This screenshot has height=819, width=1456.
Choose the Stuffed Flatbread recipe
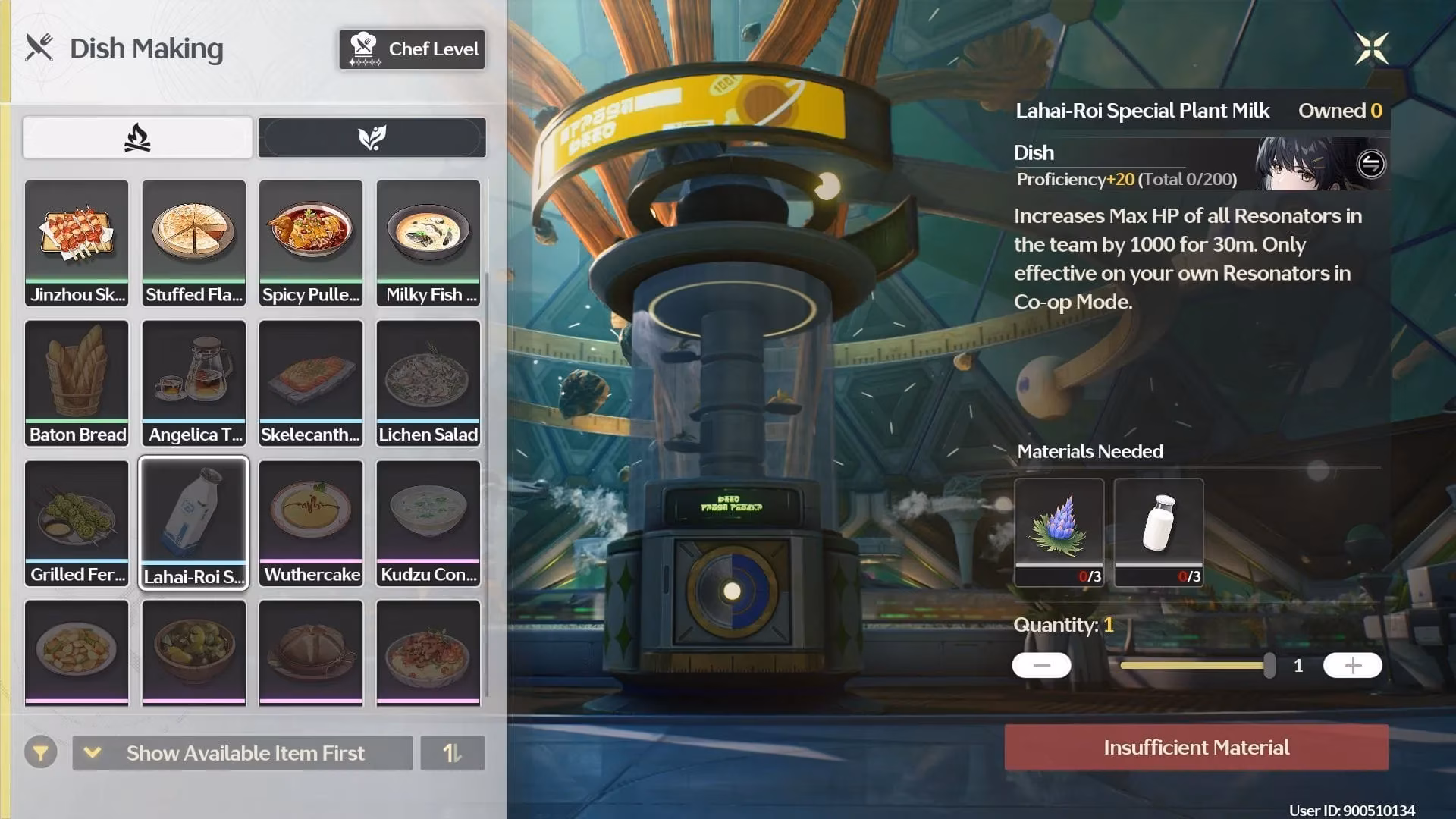pyautogui.click(x=194, y=243)
